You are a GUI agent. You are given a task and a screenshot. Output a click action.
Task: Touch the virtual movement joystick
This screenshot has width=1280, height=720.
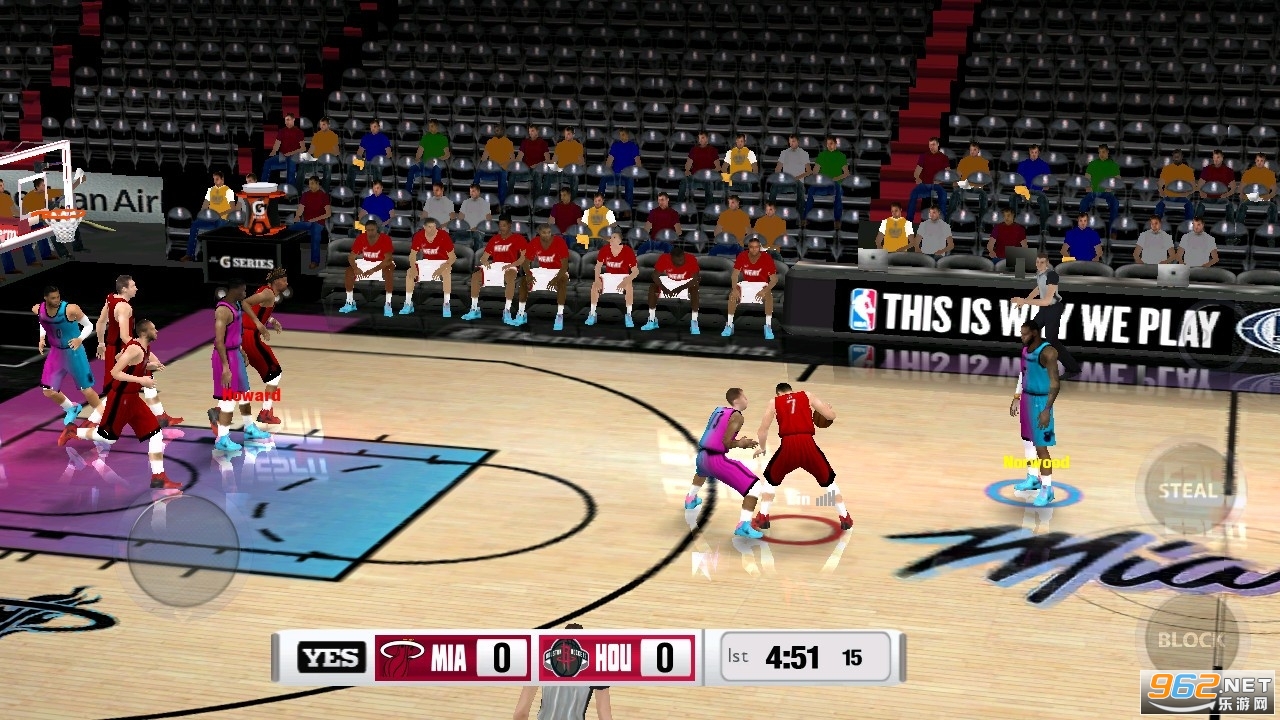point(184,549)
